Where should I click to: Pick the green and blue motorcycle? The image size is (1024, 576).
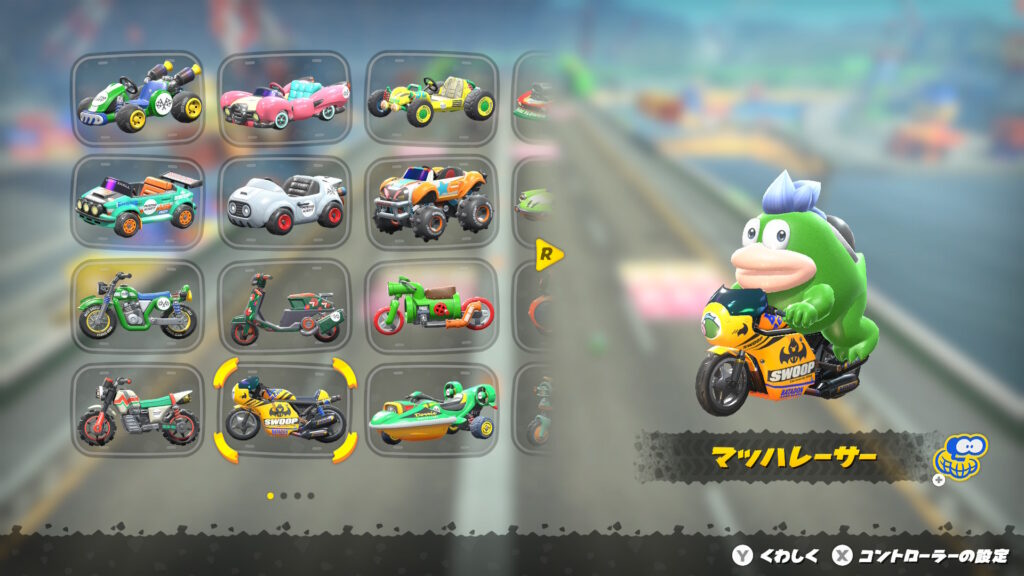[x=138, y=307]
